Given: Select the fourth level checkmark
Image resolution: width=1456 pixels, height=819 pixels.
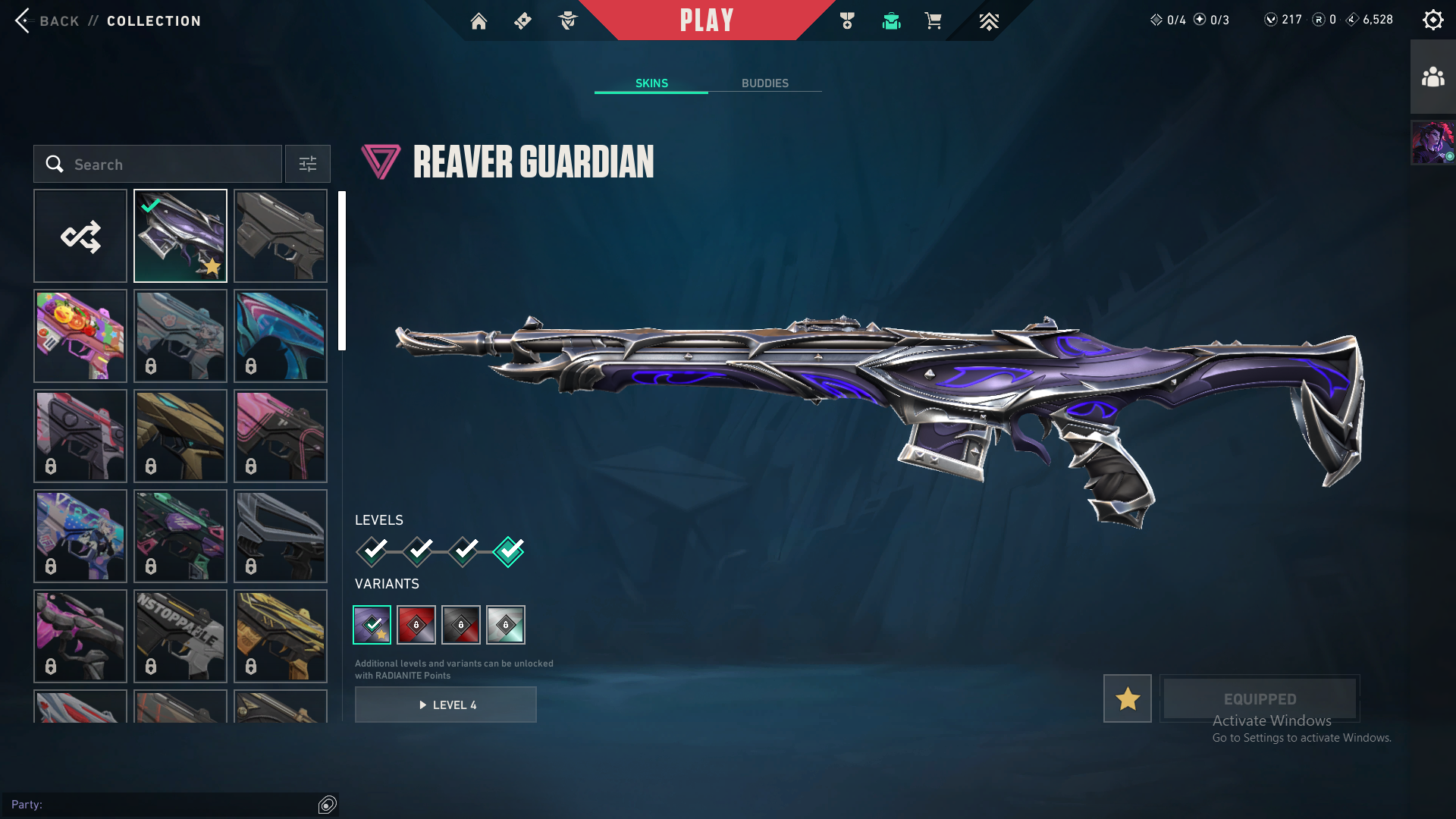Looking at the screenshot, I should [x=508, y=551].
